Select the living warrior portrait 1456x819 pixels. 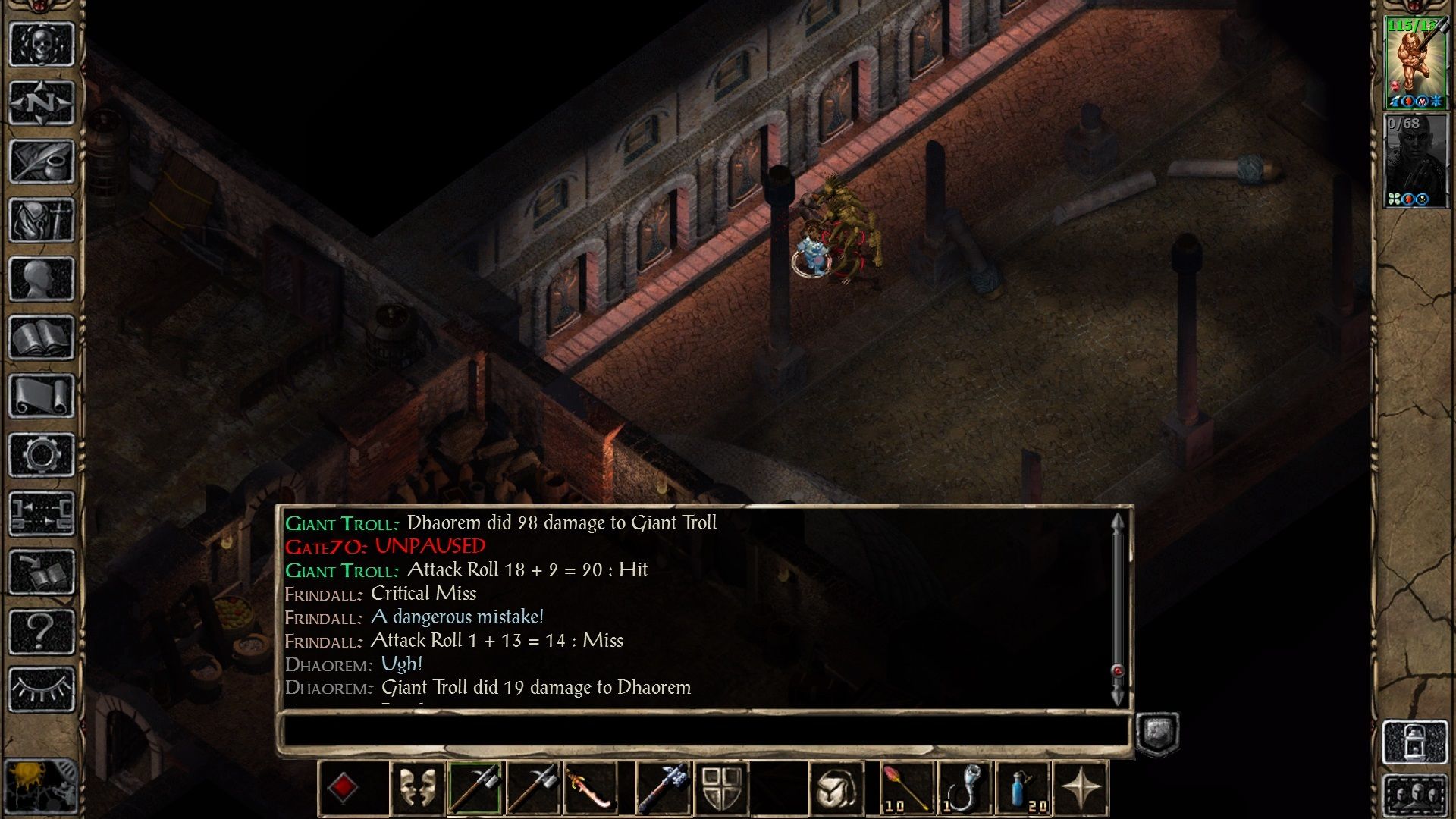pos(1415,63)
